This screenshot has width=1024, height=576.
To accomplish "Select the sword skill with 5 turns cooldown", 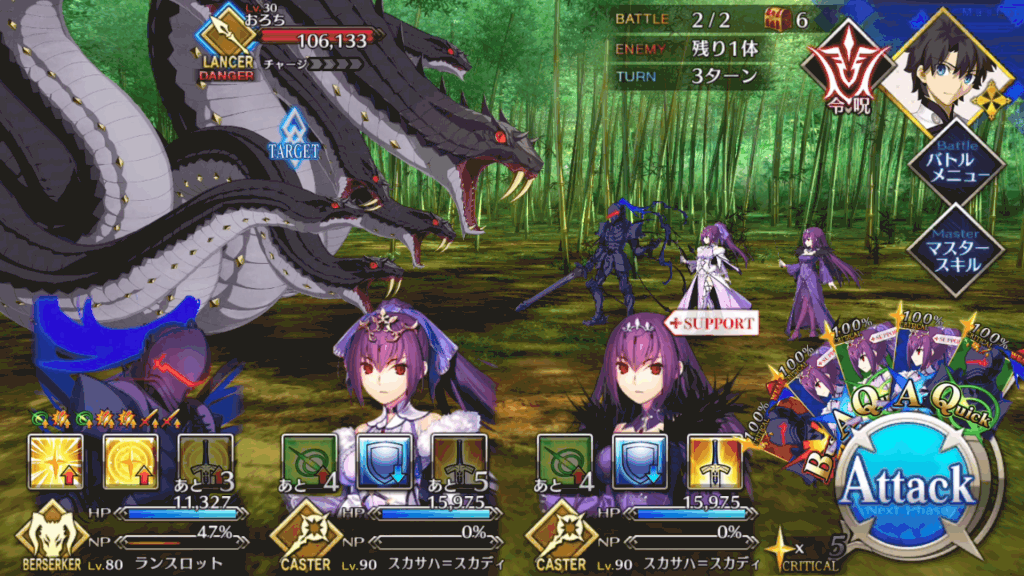I will point(460,461).
